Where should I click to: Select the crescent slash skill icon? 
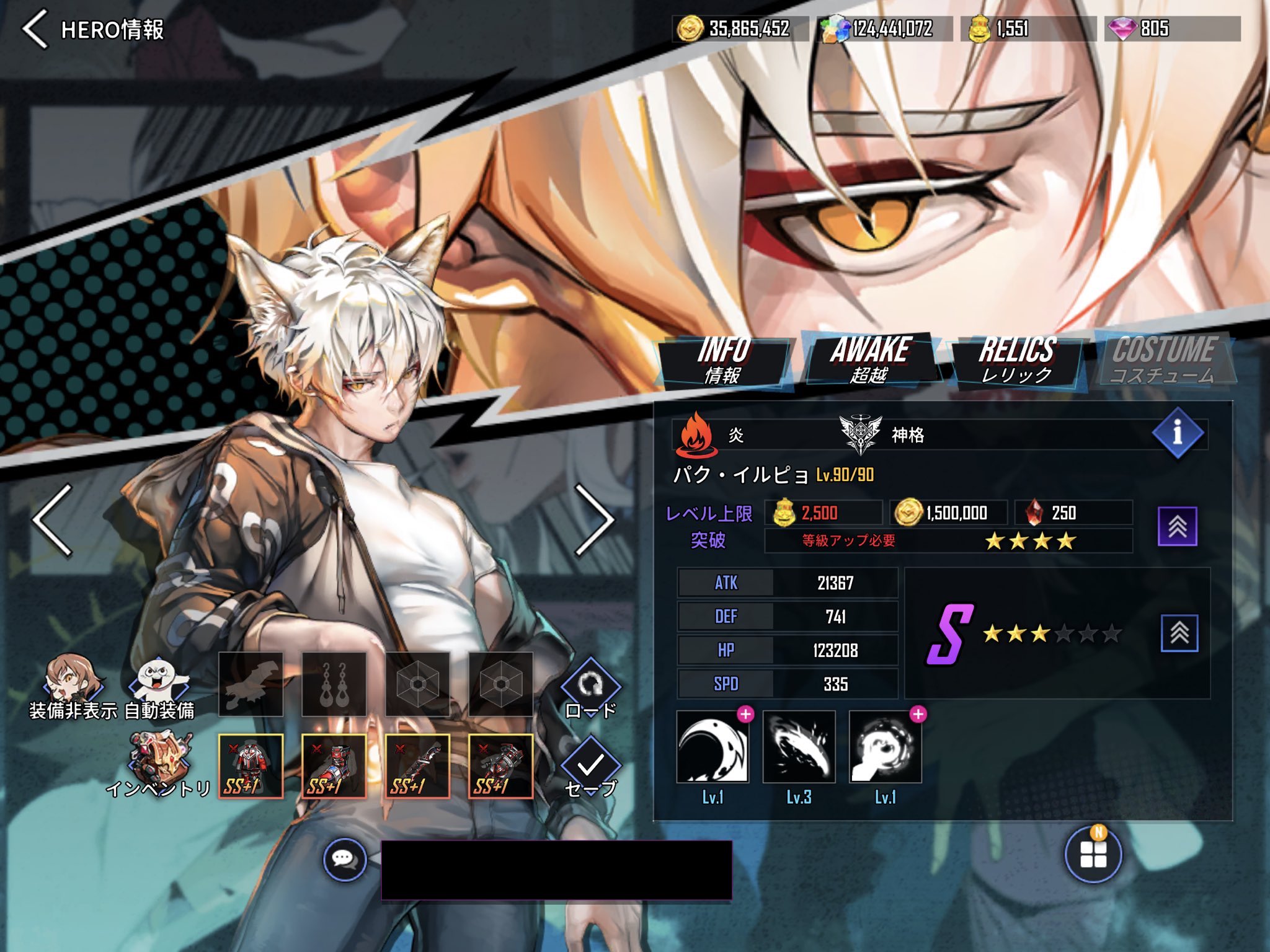pyautogui.click(x=713, y=747)
